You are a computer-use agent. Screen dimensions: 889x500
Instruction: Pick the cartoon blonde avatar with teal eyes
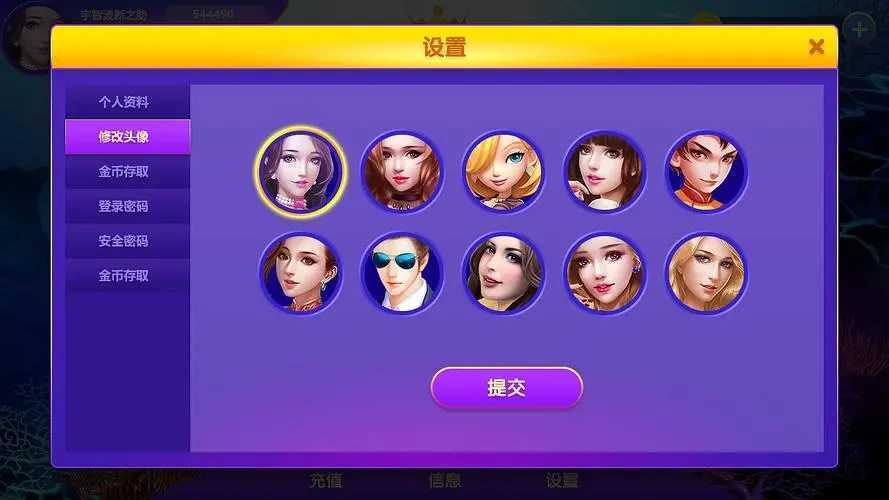503,172
